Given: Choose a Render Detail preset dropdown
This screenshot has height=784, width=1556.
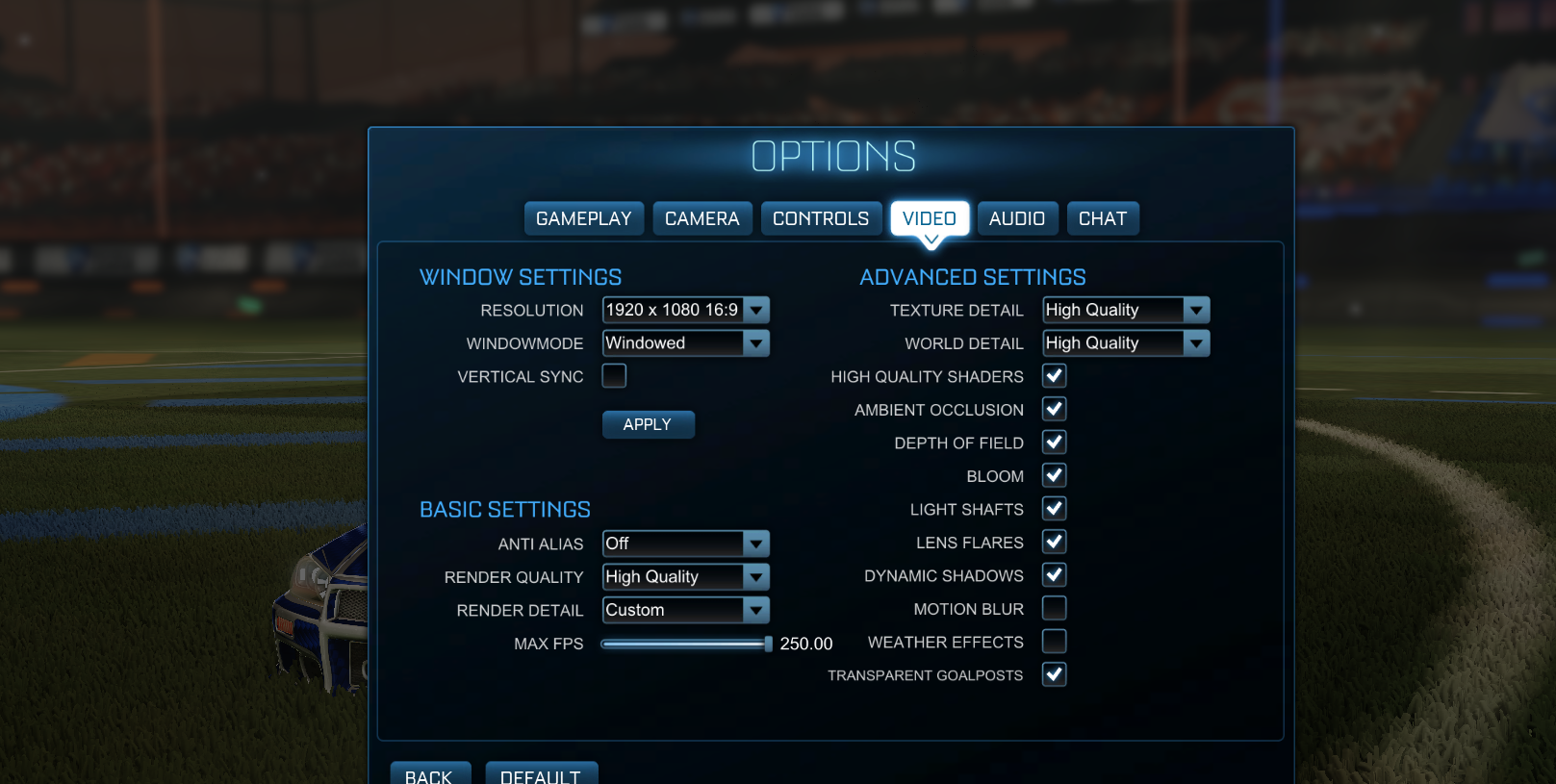Looking at the screenshot, I should (685, 610).
